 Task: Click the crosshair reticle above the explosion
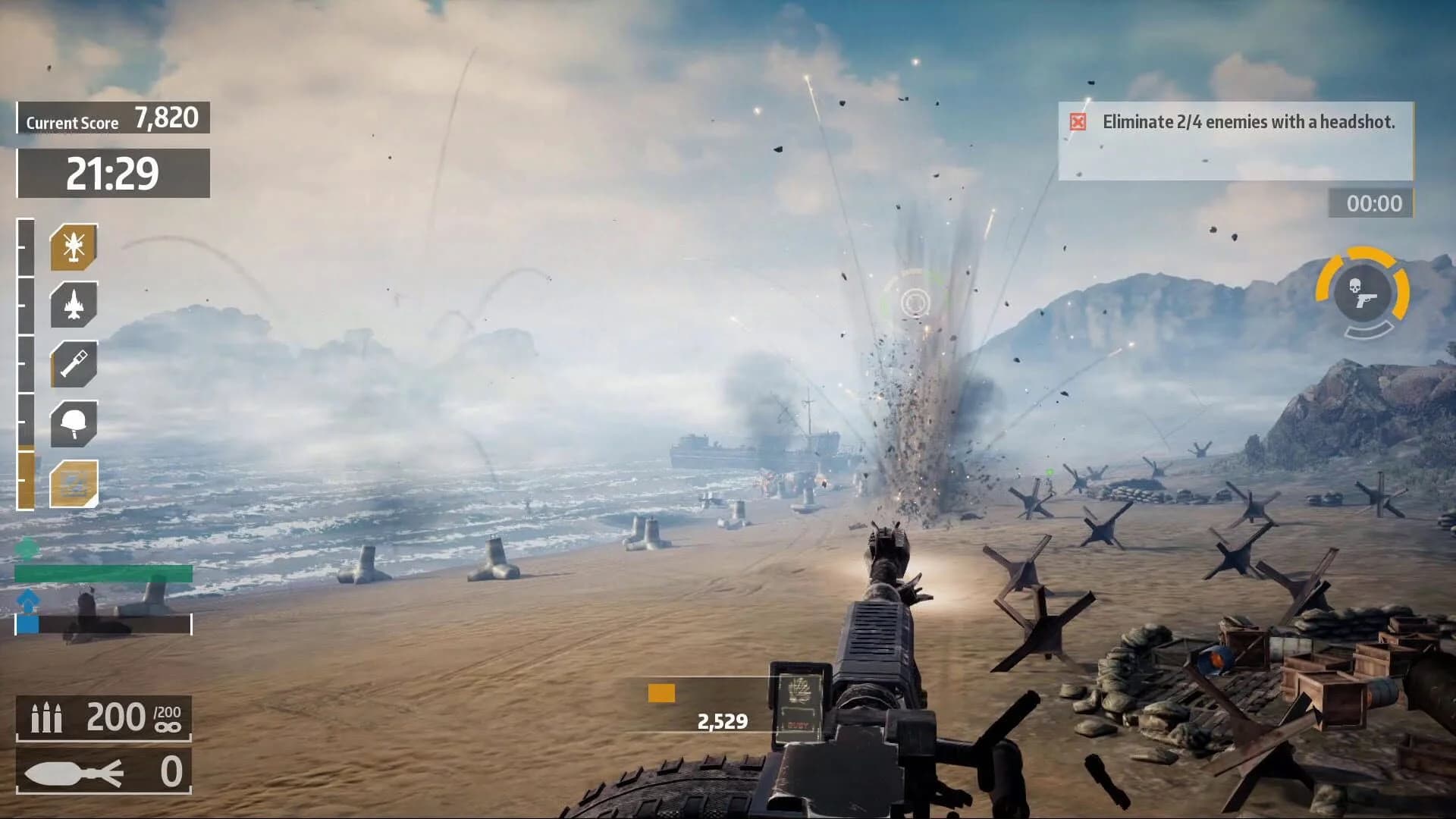pyautogui.click(x=914, y=303)
